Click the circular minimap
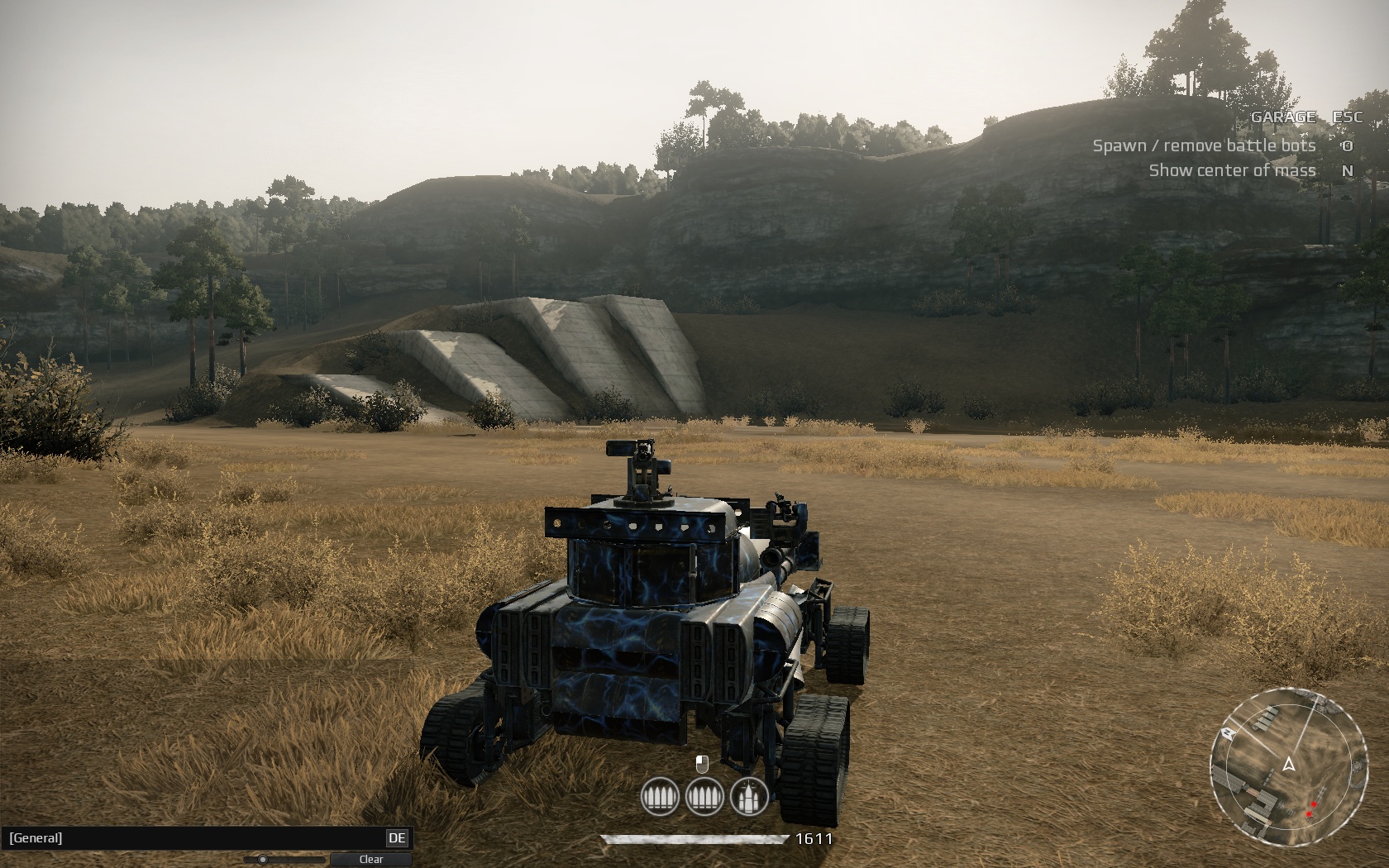 click(x=1287, y=768)
